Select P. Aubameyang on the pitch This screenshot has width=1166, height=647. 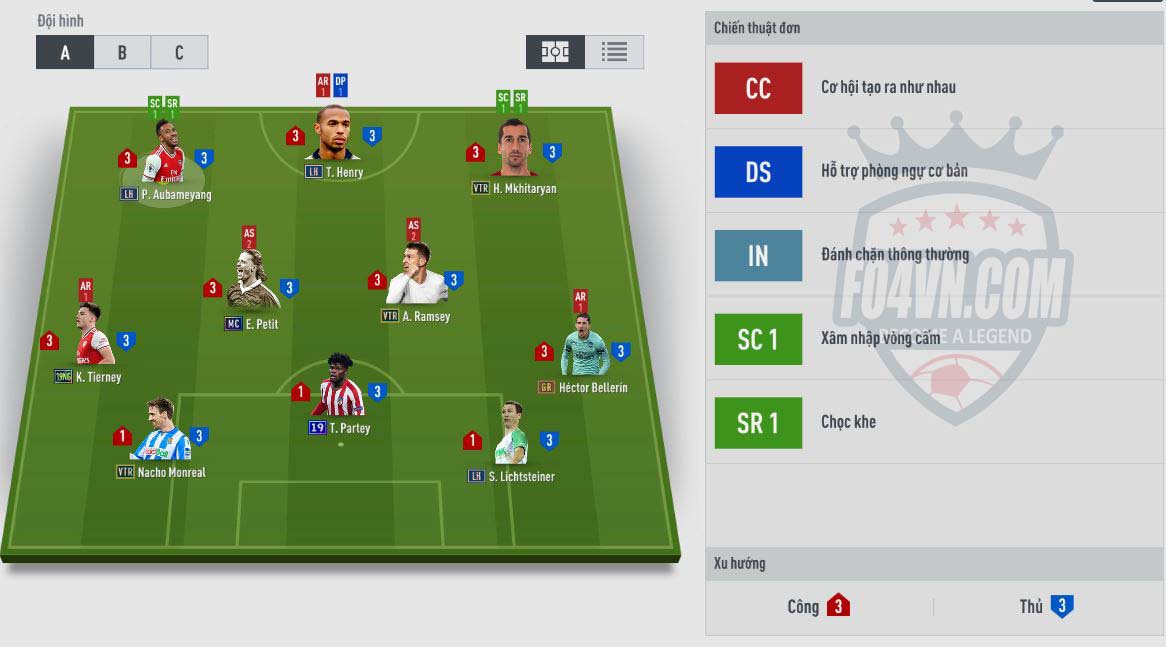165,156
